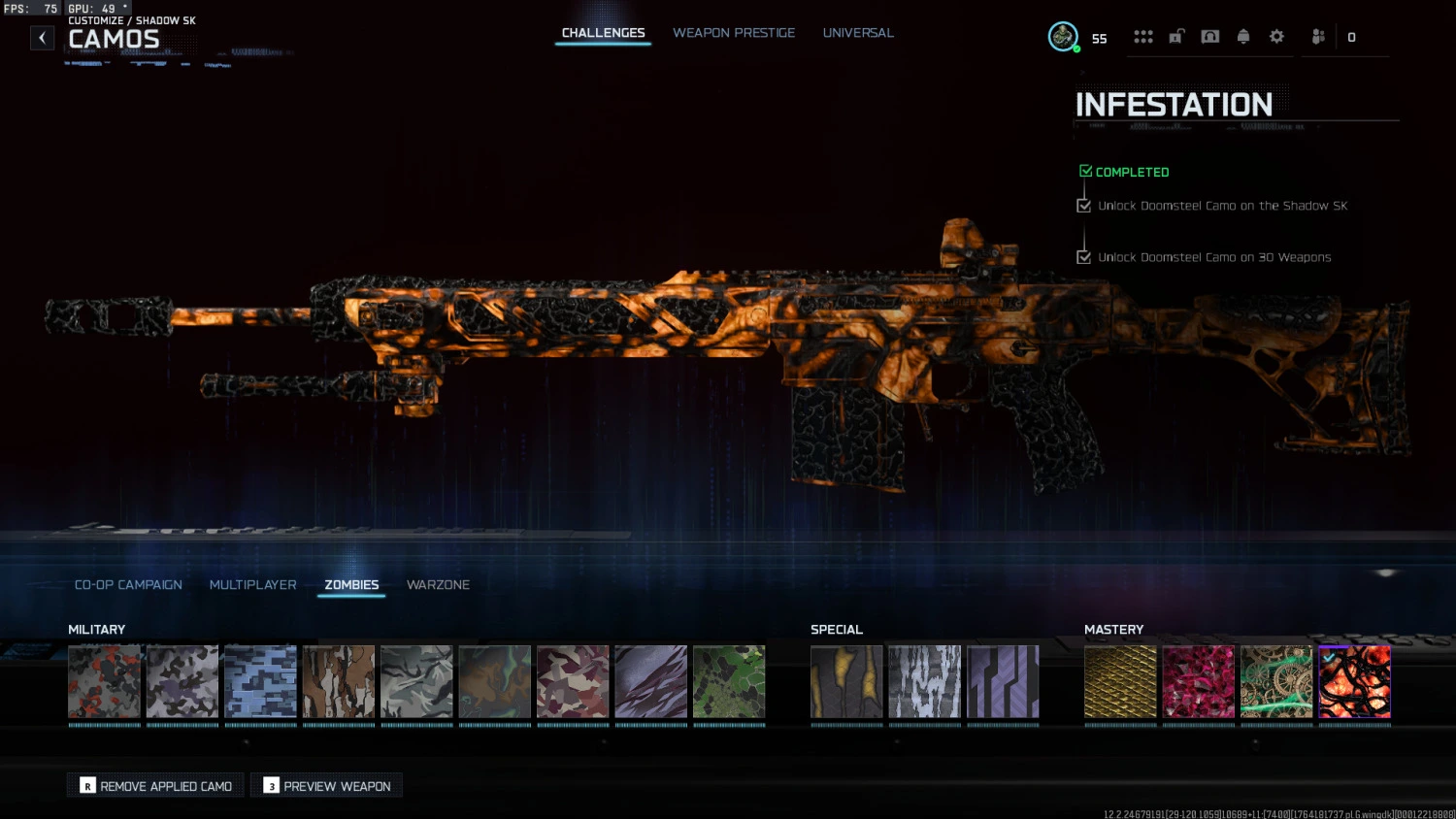Open the unlocks padlock icon
This screenshot has width=1456, height=819.
pos(1176,36)
